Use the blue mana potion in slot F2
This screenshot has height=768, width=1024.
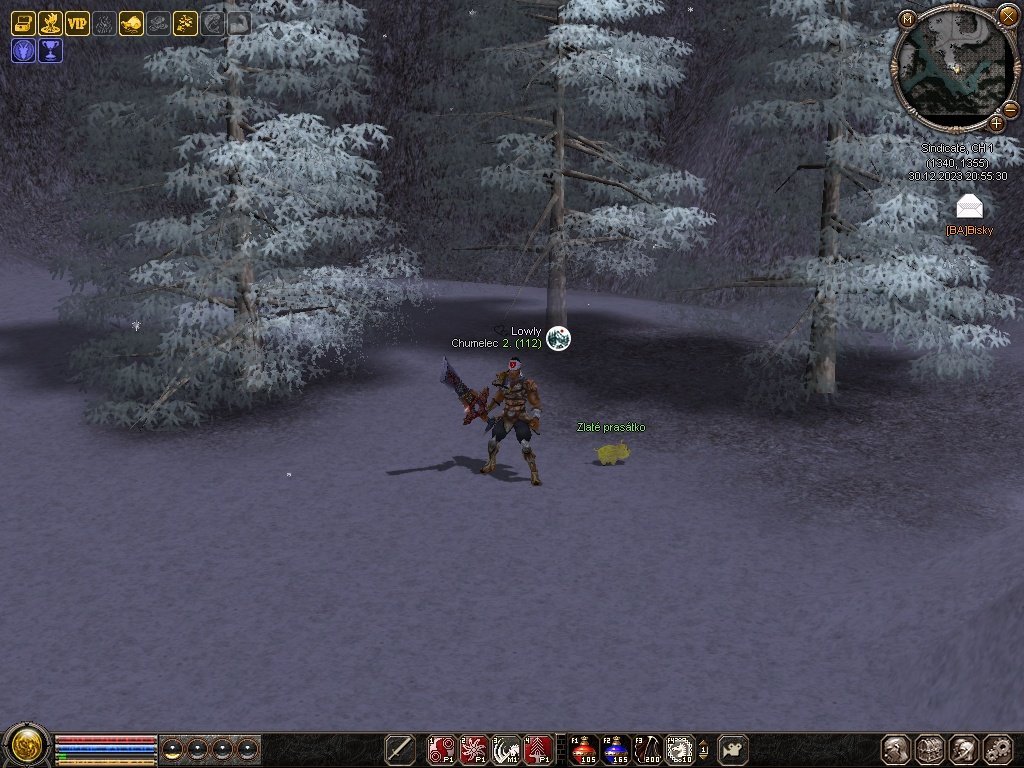tap(615, 748)
